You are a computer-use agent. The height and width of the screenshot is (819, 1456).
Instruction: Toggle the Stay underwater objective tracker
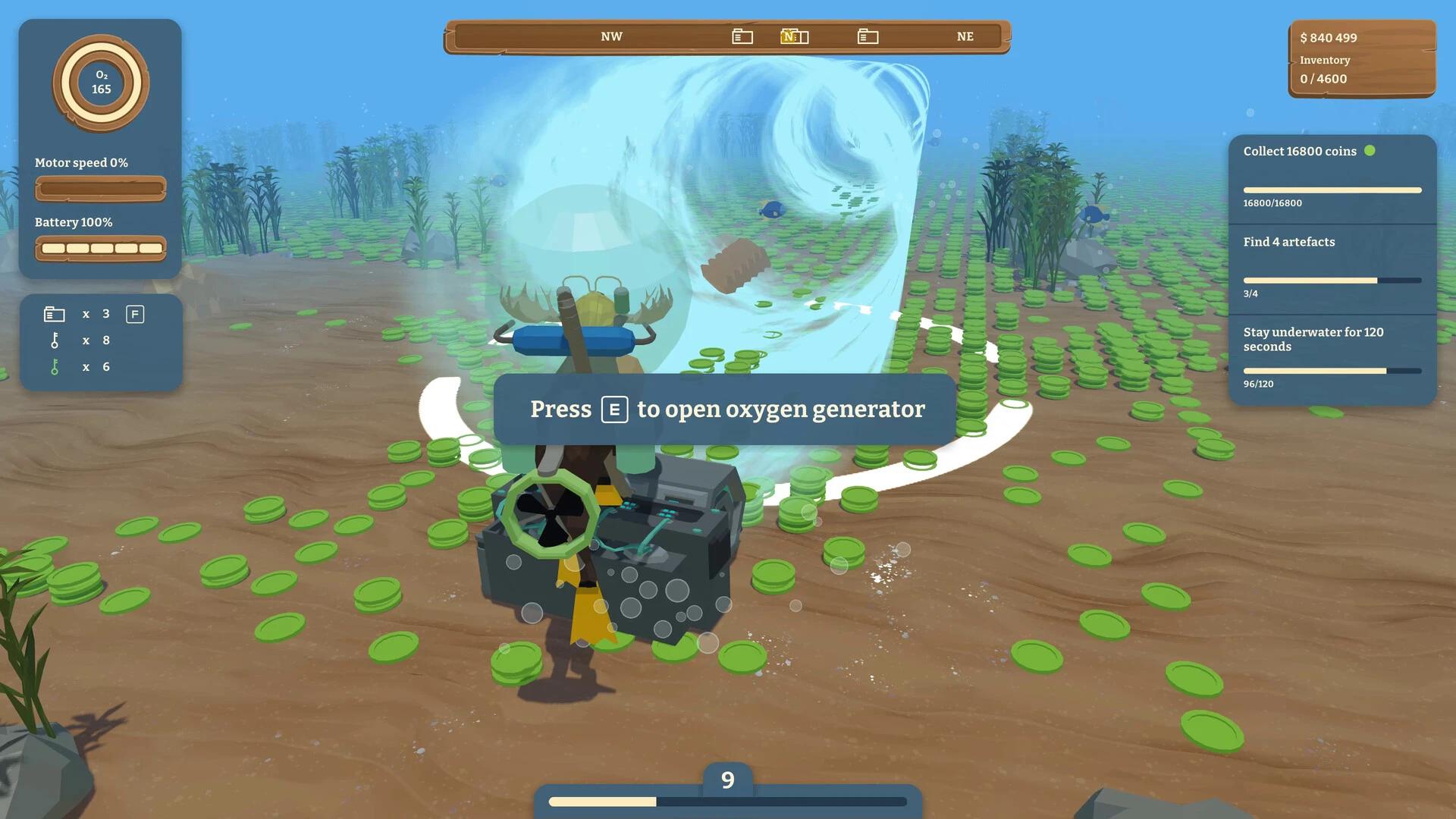click(1313, 339)
